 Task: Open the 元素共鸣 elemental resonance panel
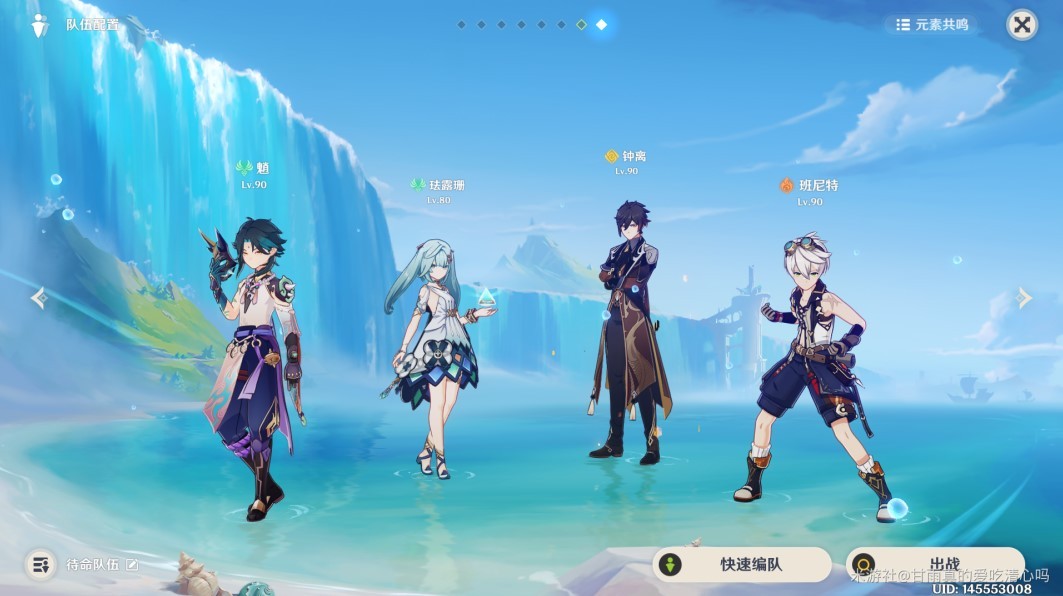pos(932,25)
